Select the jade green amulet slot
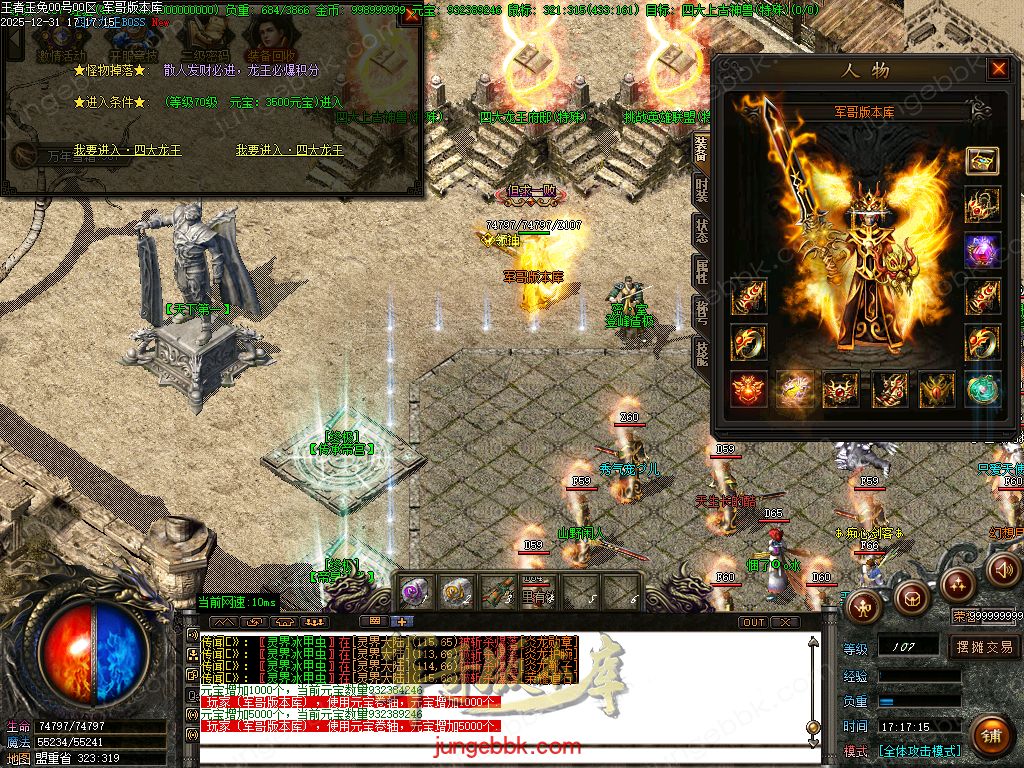The height and width of the screenshot is (768, 1024). tap(982, 388)
